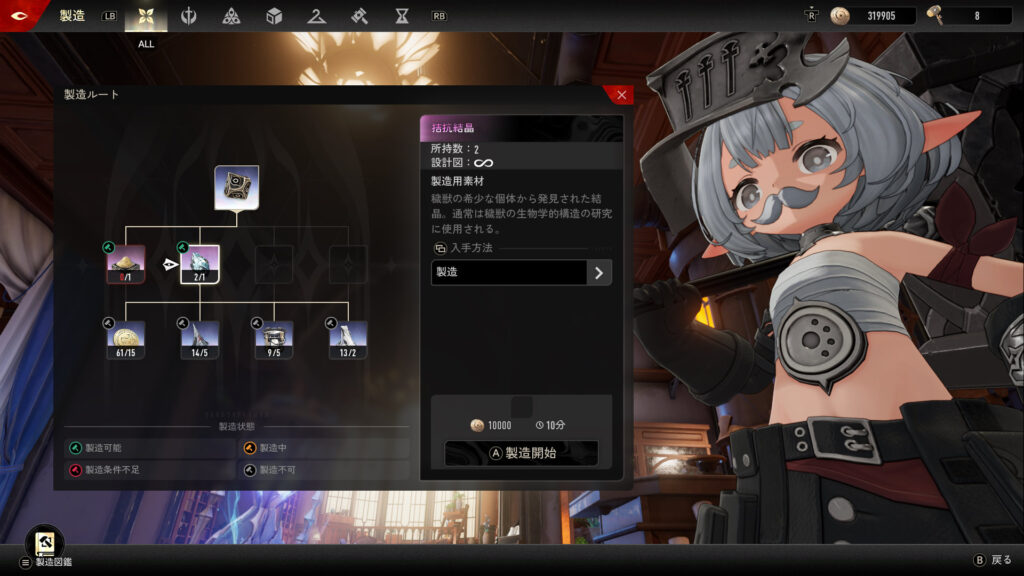
Task: Choose the blade shard material showing 14/5
Action: (x=199, y=340)
